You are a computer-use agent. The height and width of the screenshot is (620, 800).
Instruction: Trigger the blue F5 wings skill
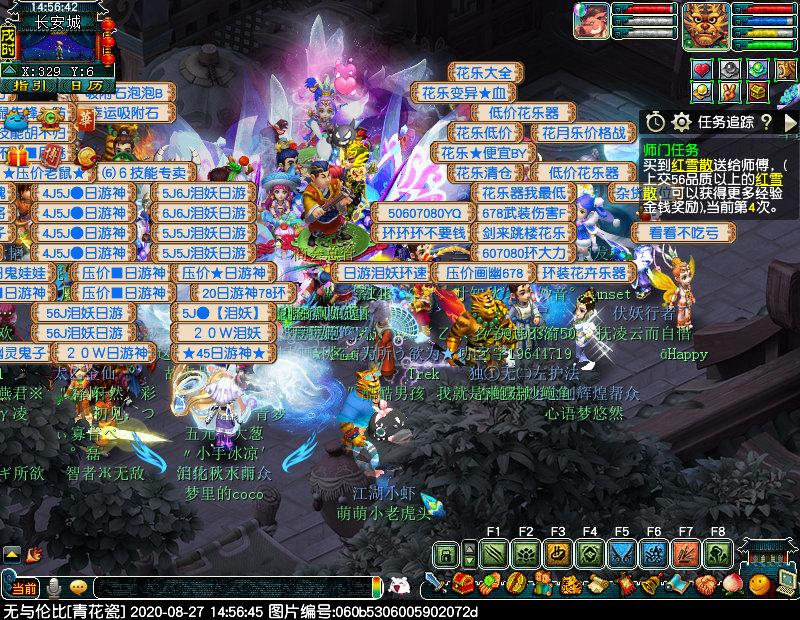pyautogui.click(x=621, y=553)
